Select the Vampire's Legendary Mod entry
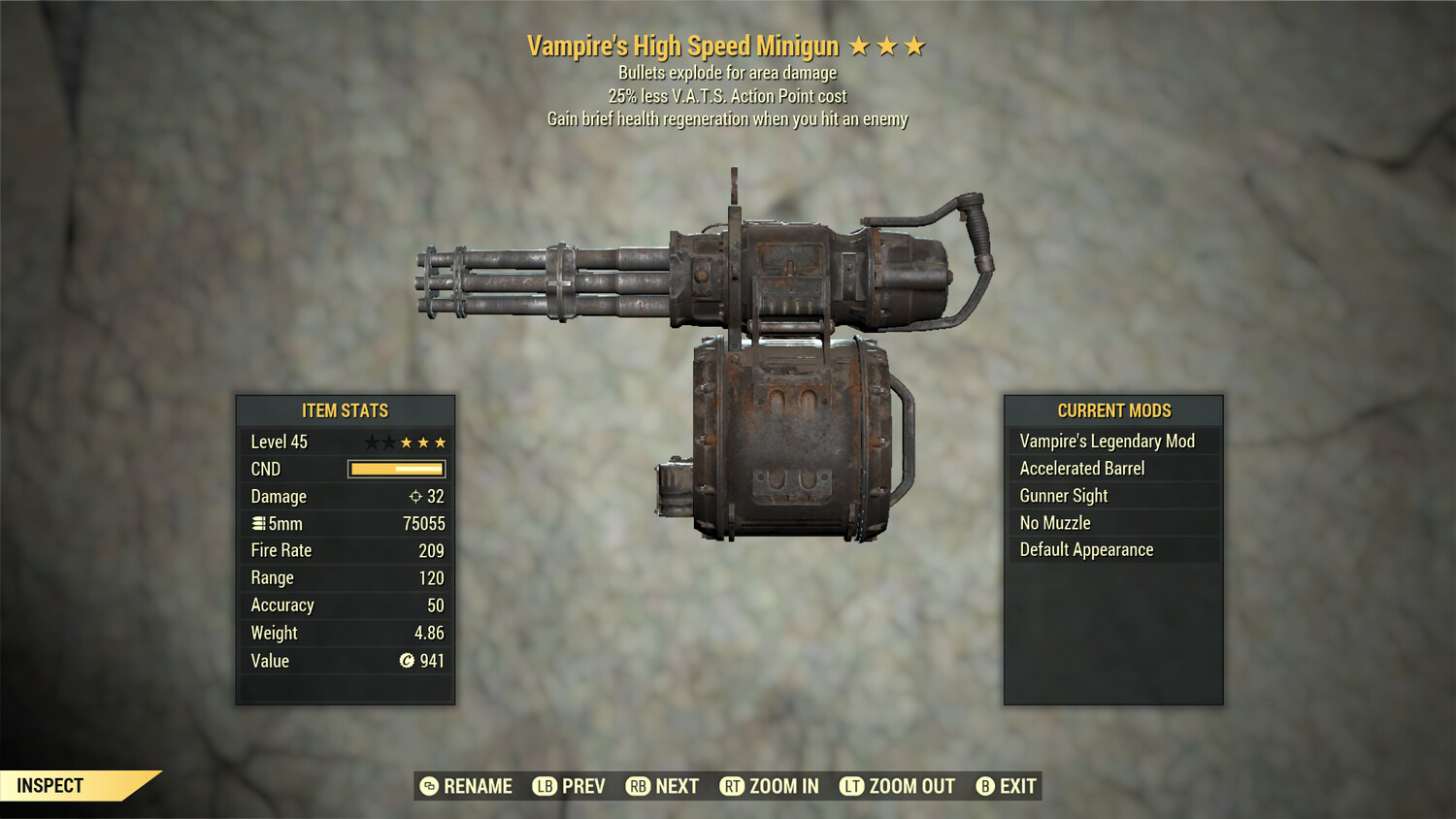The image size is (1456, 819). [1107, 441]
